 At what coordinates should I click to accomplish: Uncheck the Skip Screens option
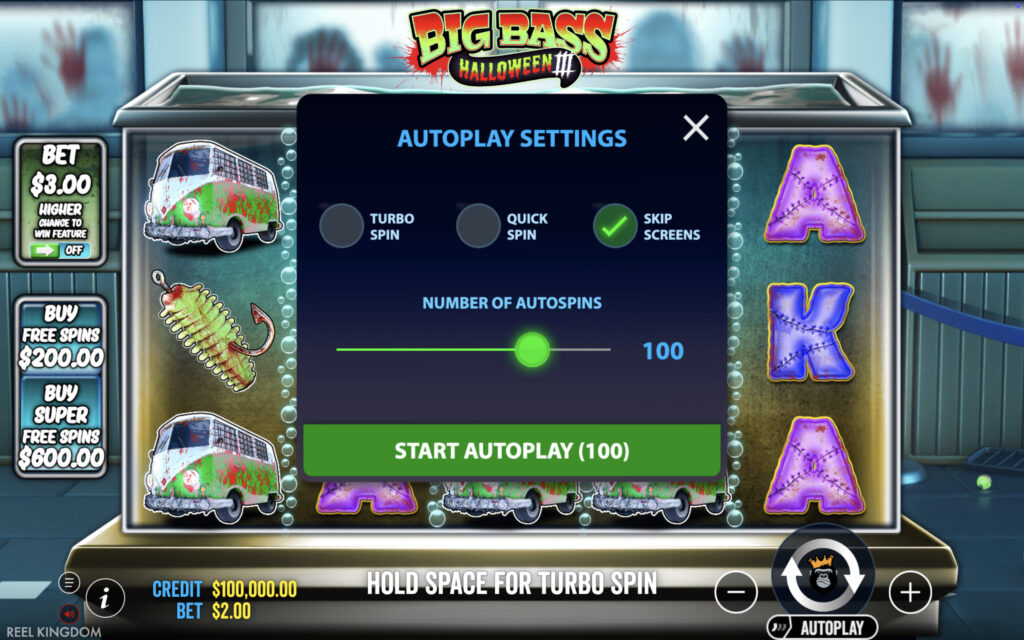[x=615, y=226]
